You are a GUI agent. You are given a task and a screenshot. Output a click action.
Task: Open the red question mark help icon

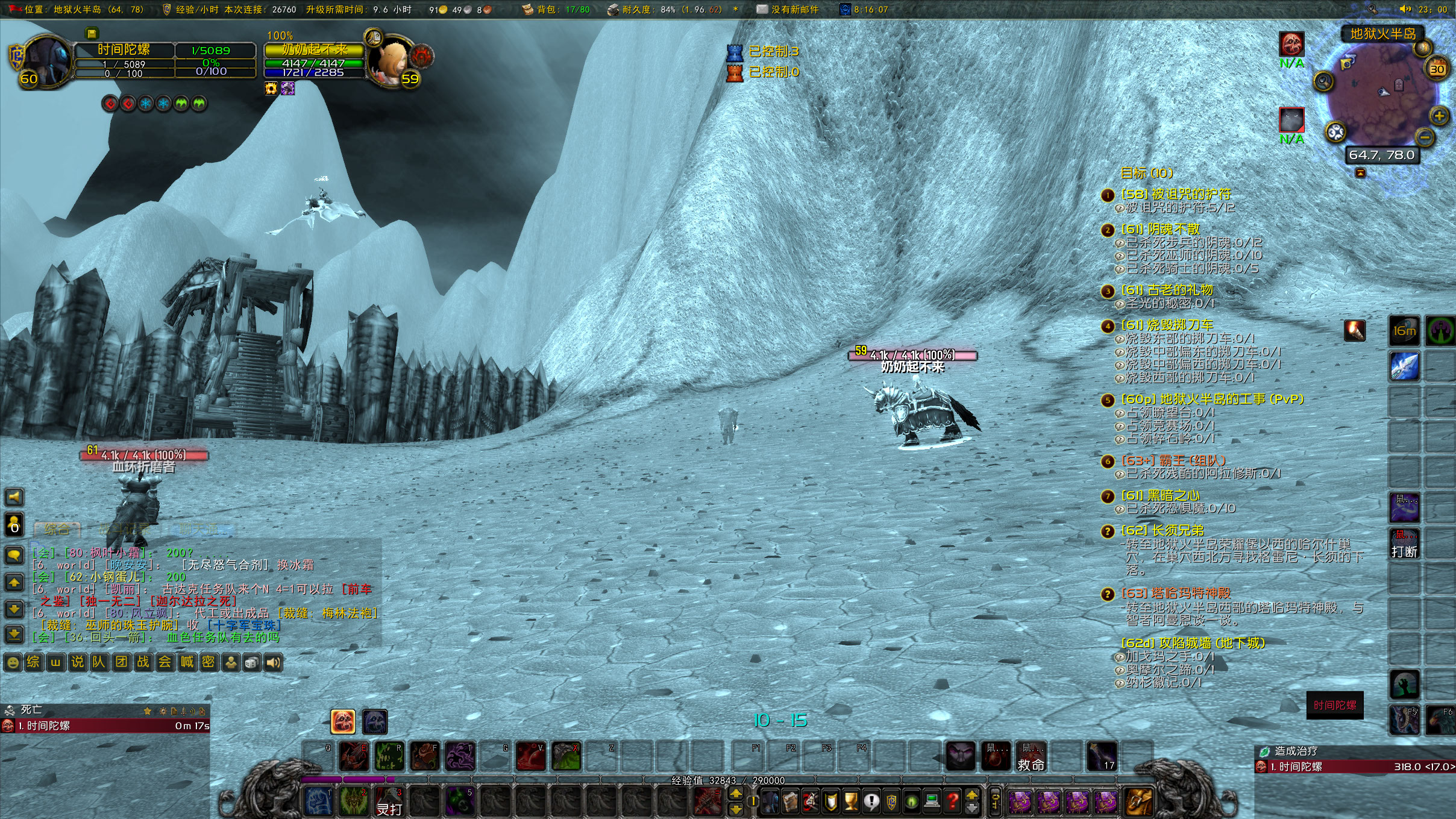953,802
